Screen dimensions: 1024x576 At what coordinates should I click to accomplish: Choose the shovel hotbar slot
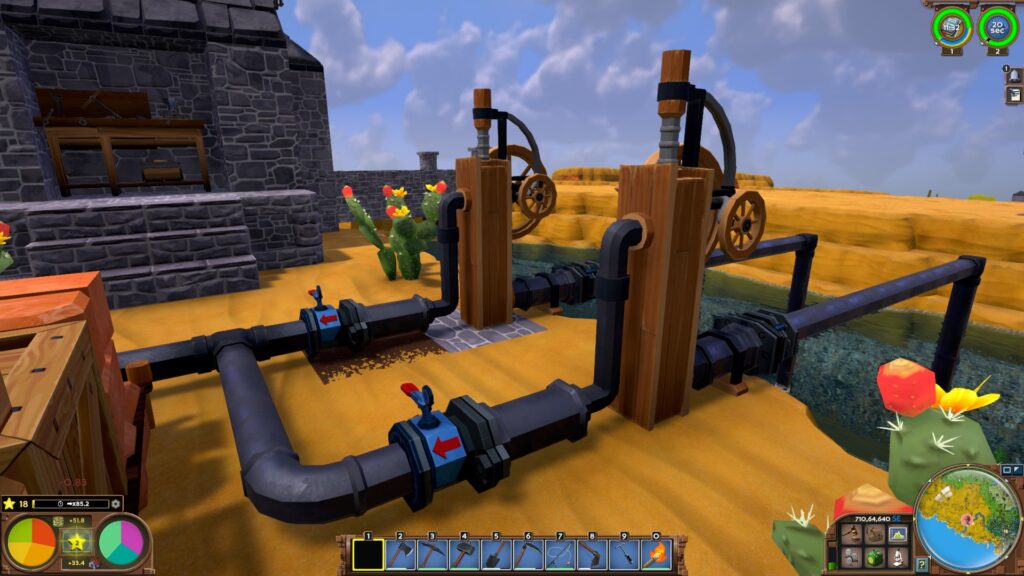(x=496, y=553)
